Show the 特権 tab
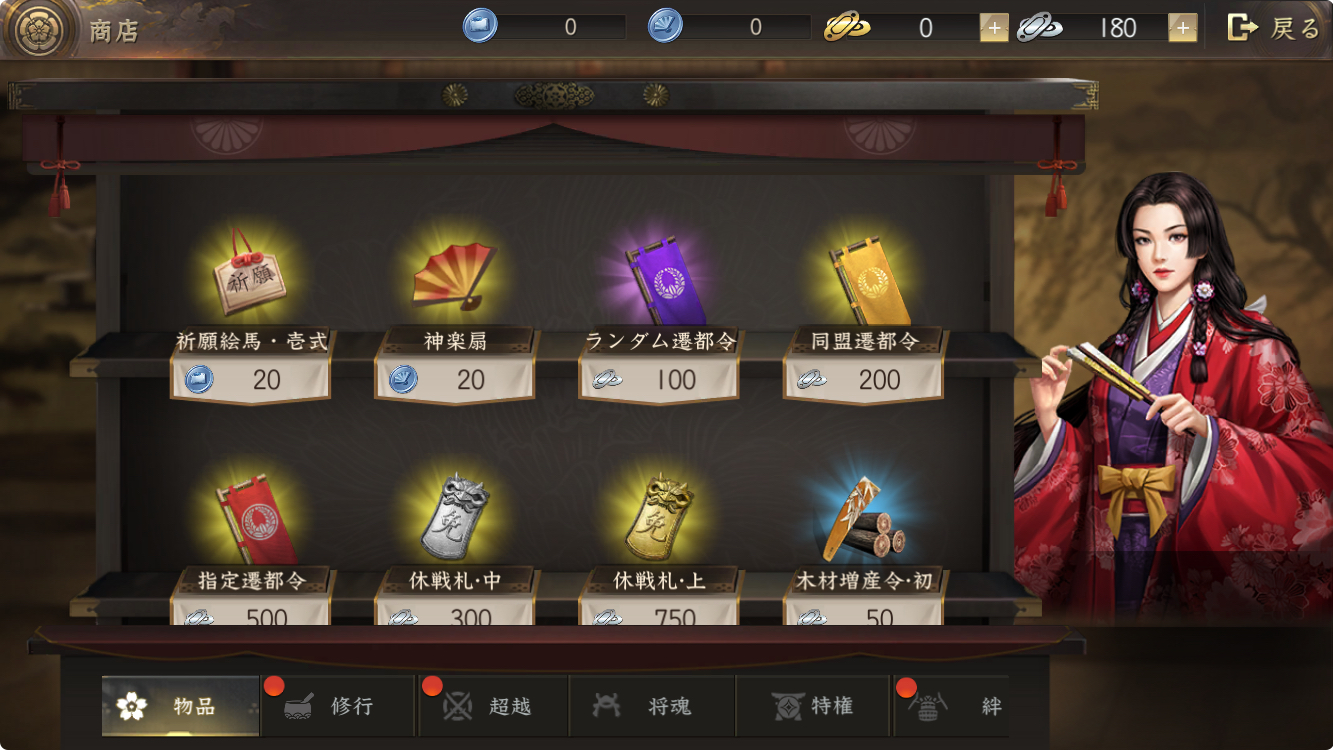This screenshot has height=750, width=1333. (813, 706)
